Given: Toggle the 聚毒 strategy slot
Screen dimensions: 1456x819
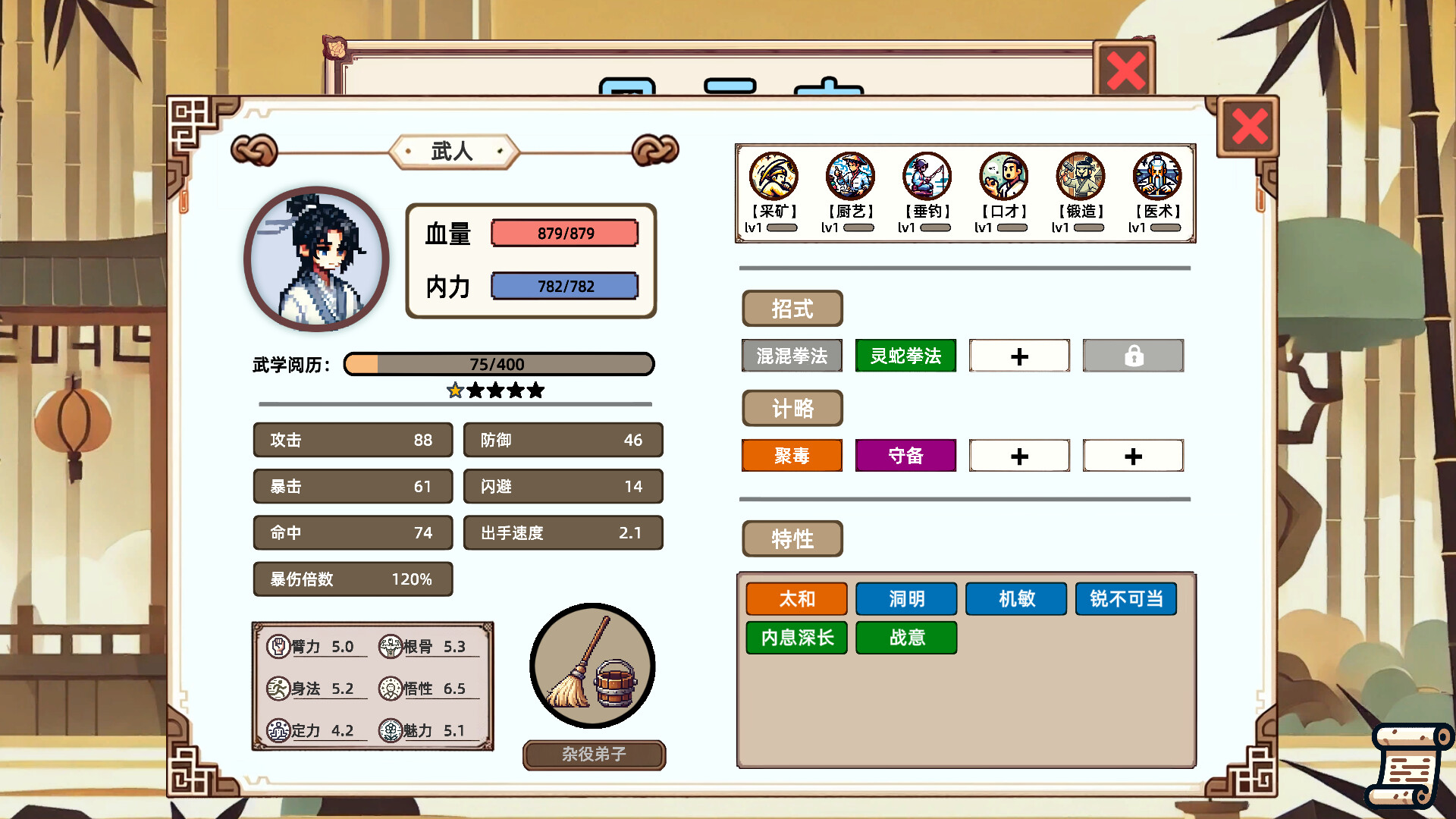Looking at the screenshot, I should pos(792,456).
